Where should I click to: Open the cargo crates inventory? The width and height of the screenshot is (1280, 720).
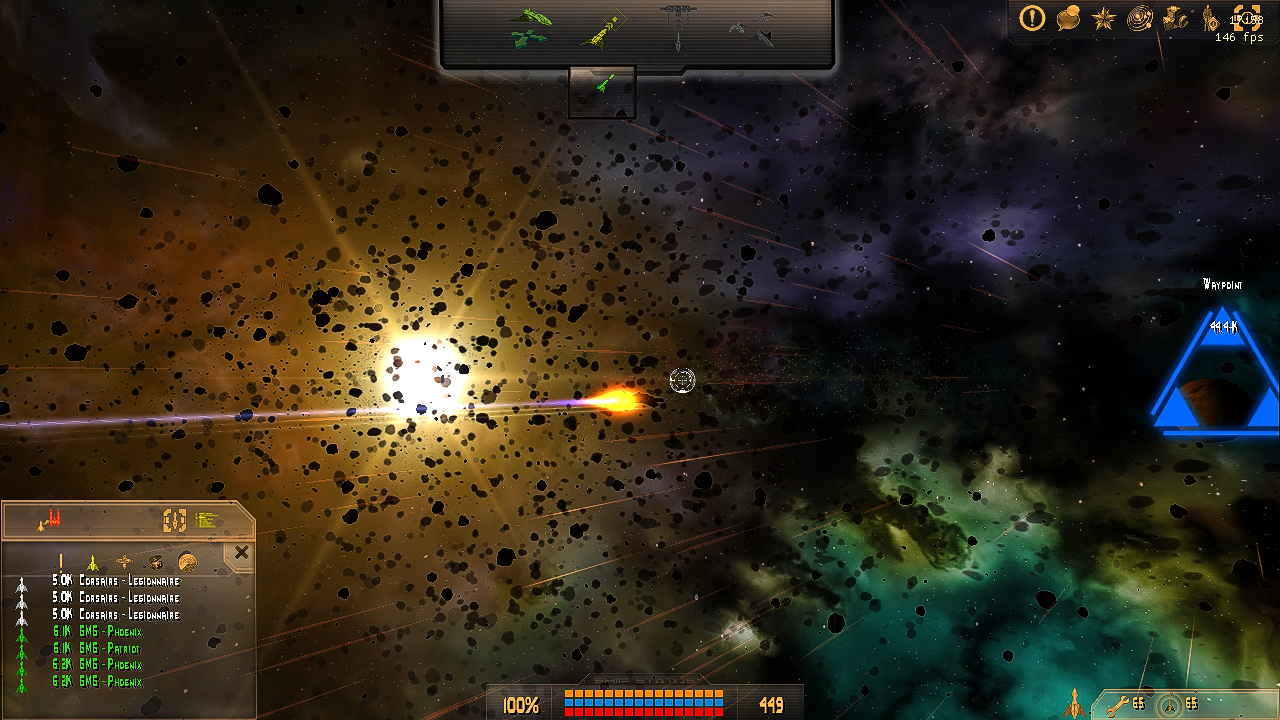pyautogui.click(x=1176, y=18)
